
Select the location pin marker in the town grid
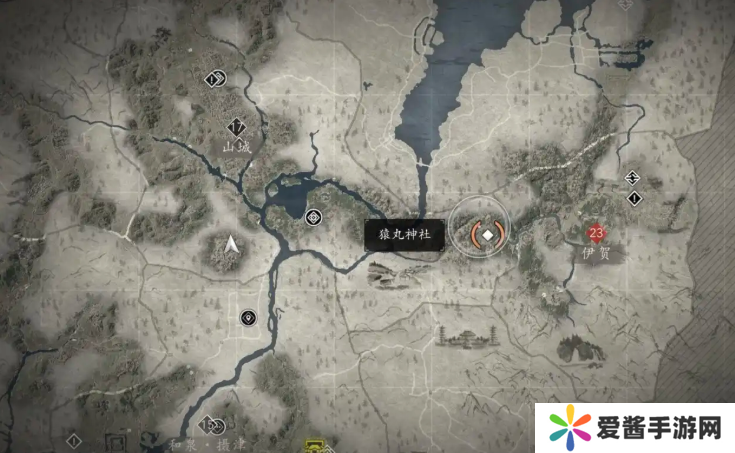[x=248, y=318]
